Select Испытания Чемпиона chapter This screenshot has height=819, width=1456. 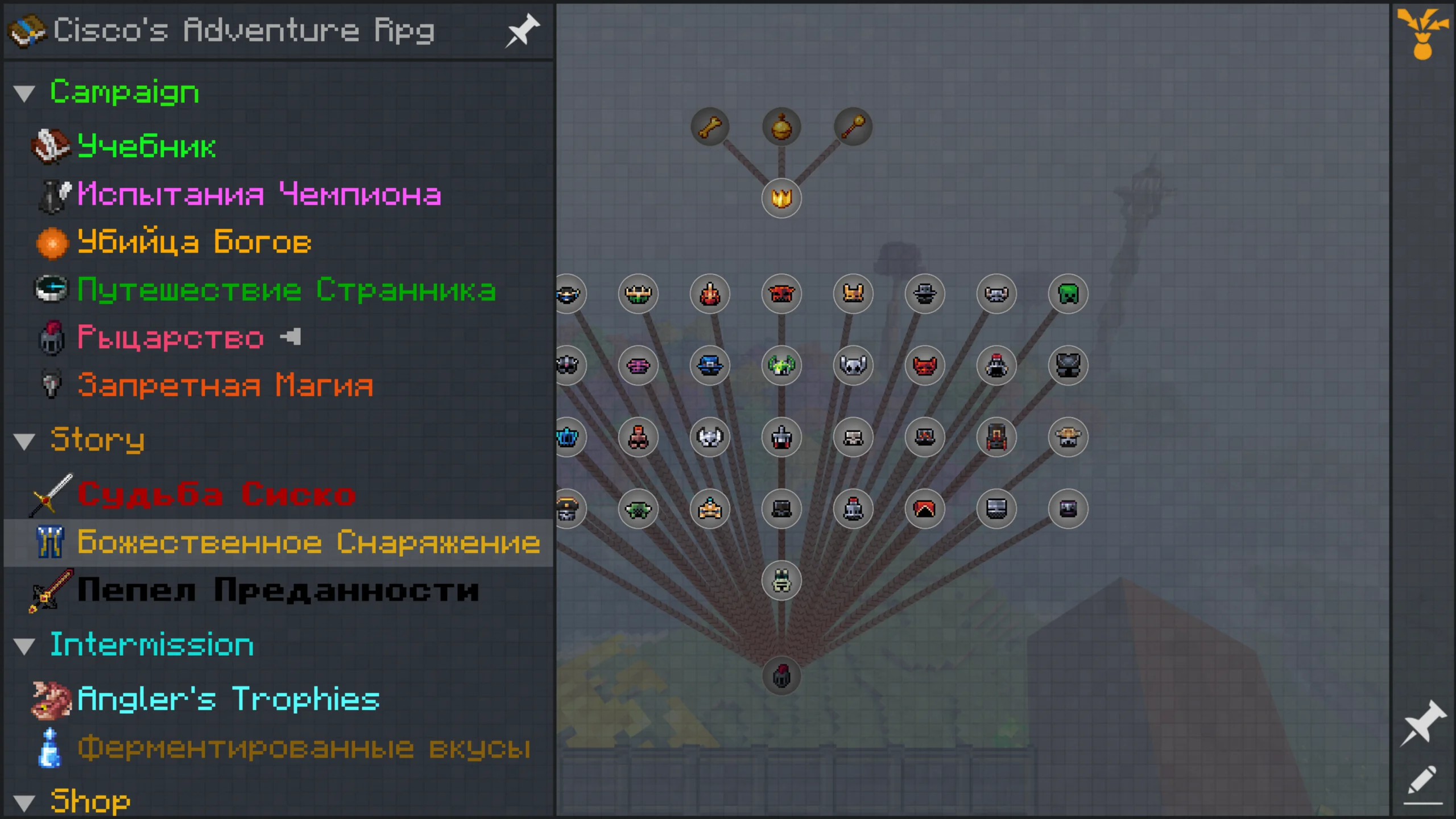tap(259, 195)
